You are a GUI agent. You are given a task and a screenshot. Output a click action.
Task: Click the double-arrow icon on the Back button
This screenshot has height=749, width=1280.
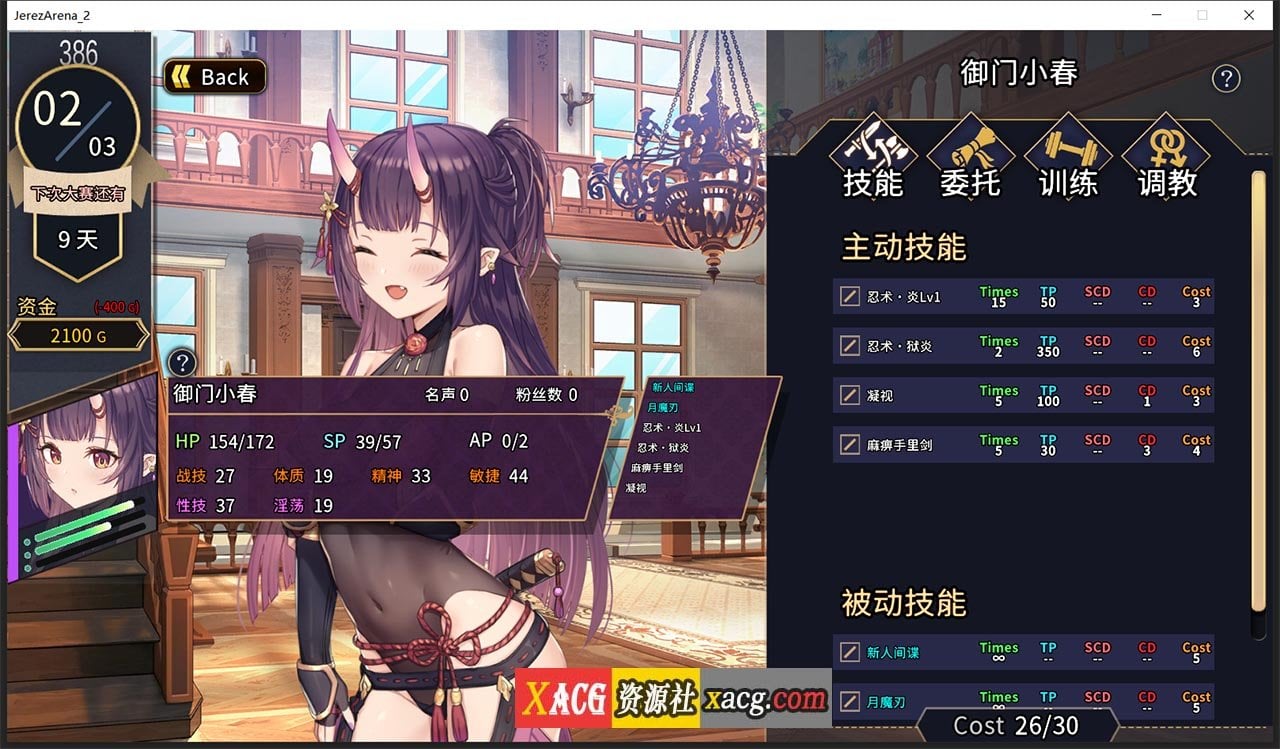pos(180,76)
